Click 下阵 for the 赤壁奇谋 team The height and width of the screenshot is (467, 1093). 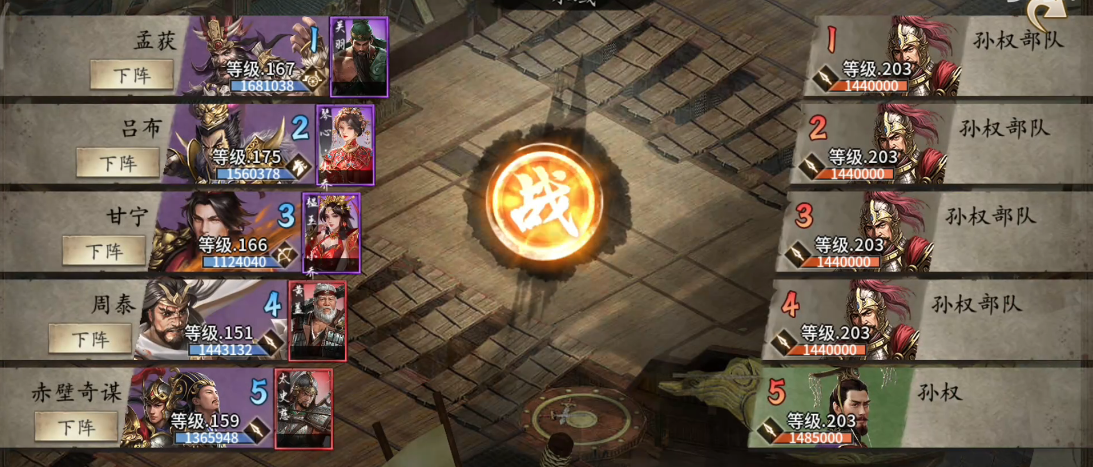76,426
